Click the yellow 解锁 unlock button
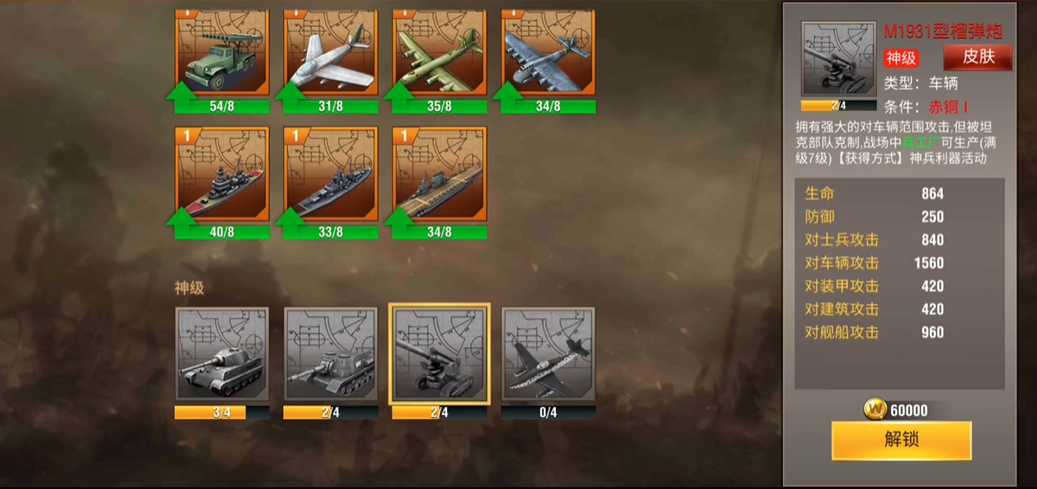 click(x=901, y=440)
